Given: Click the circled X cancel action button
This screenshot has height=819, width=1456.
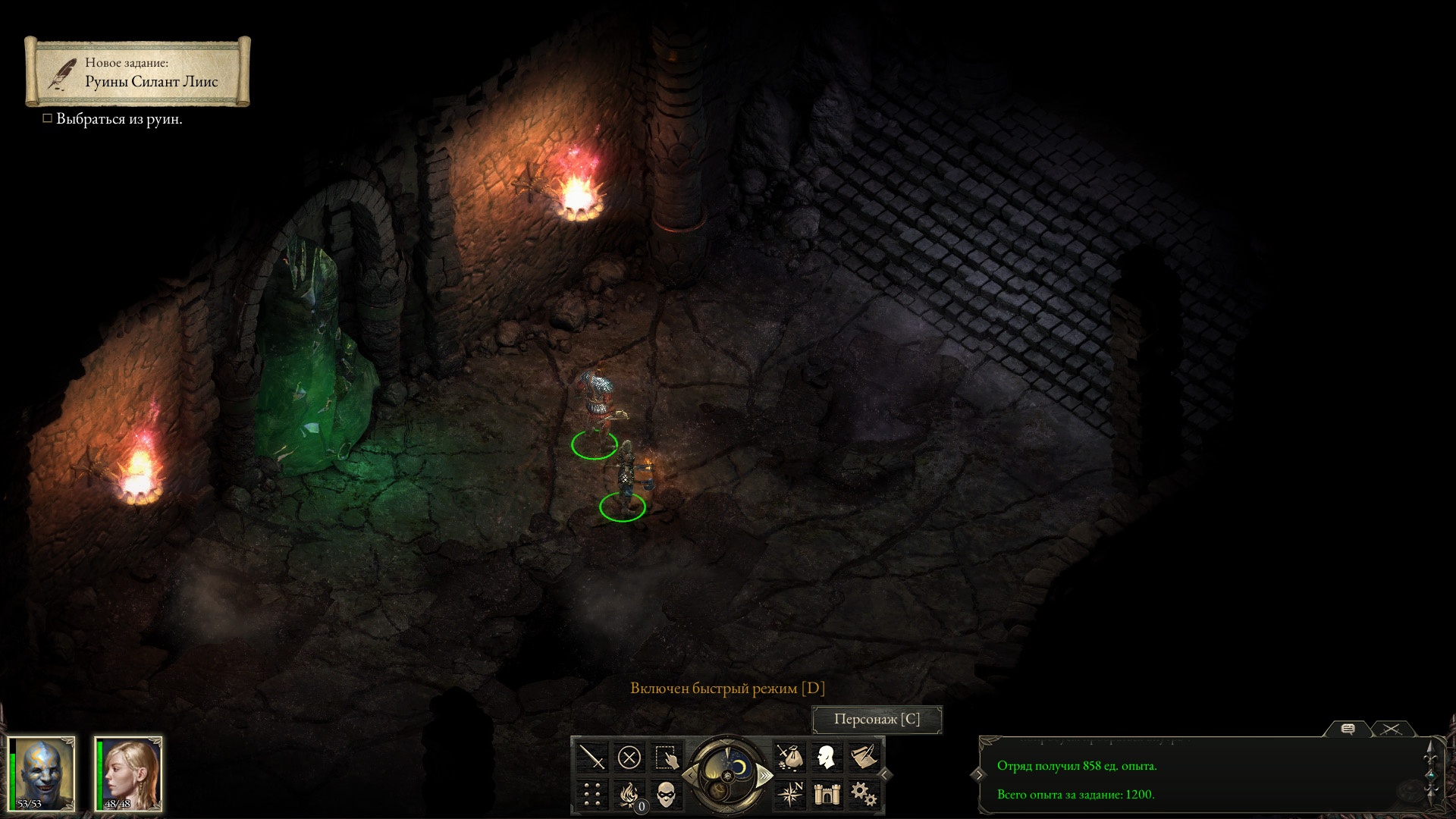Looking at the screenshot, I should coord(629,757).
